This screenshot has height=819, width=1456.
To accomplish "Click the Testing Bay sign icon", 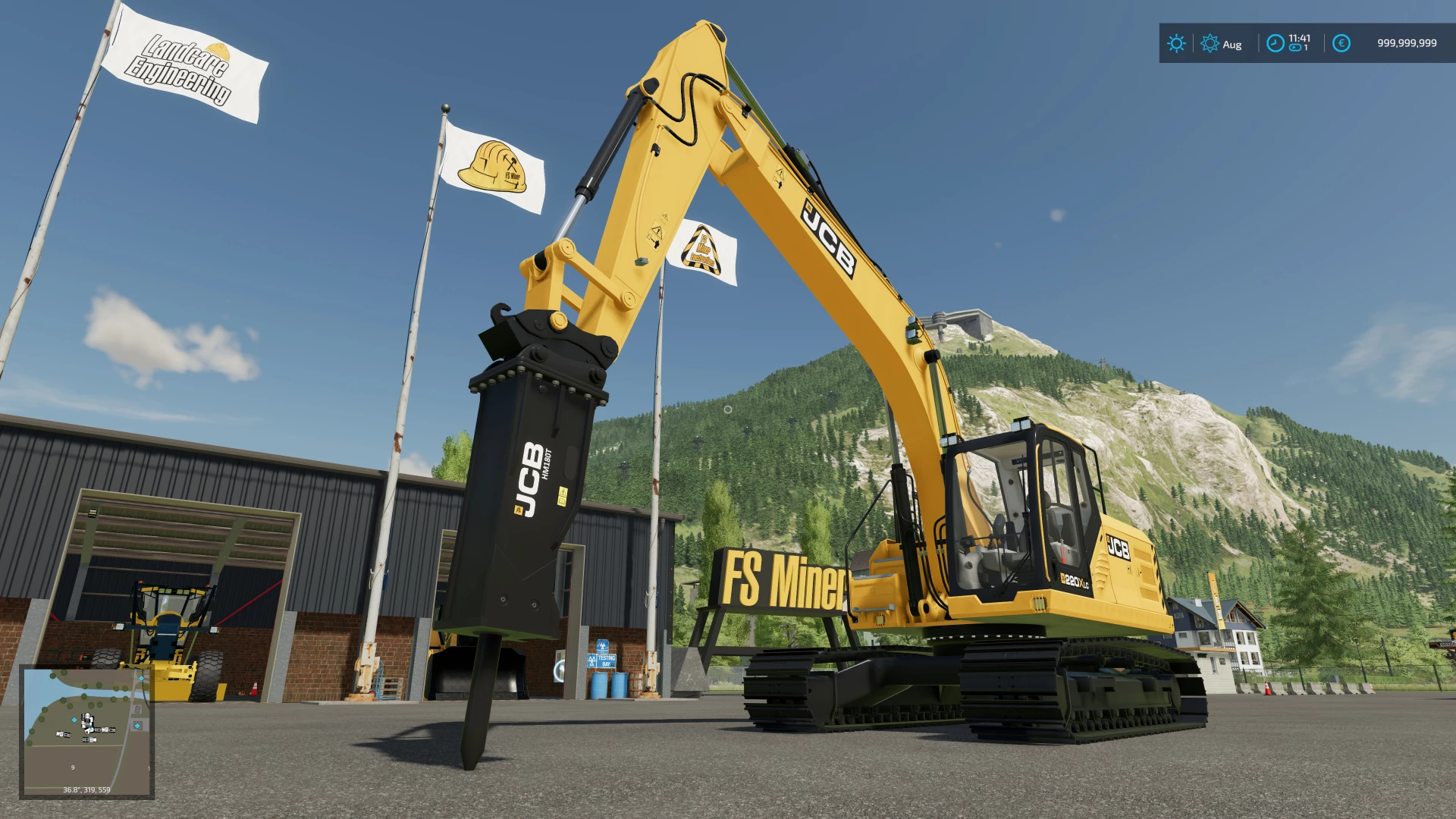I will (x=601, y=661).
